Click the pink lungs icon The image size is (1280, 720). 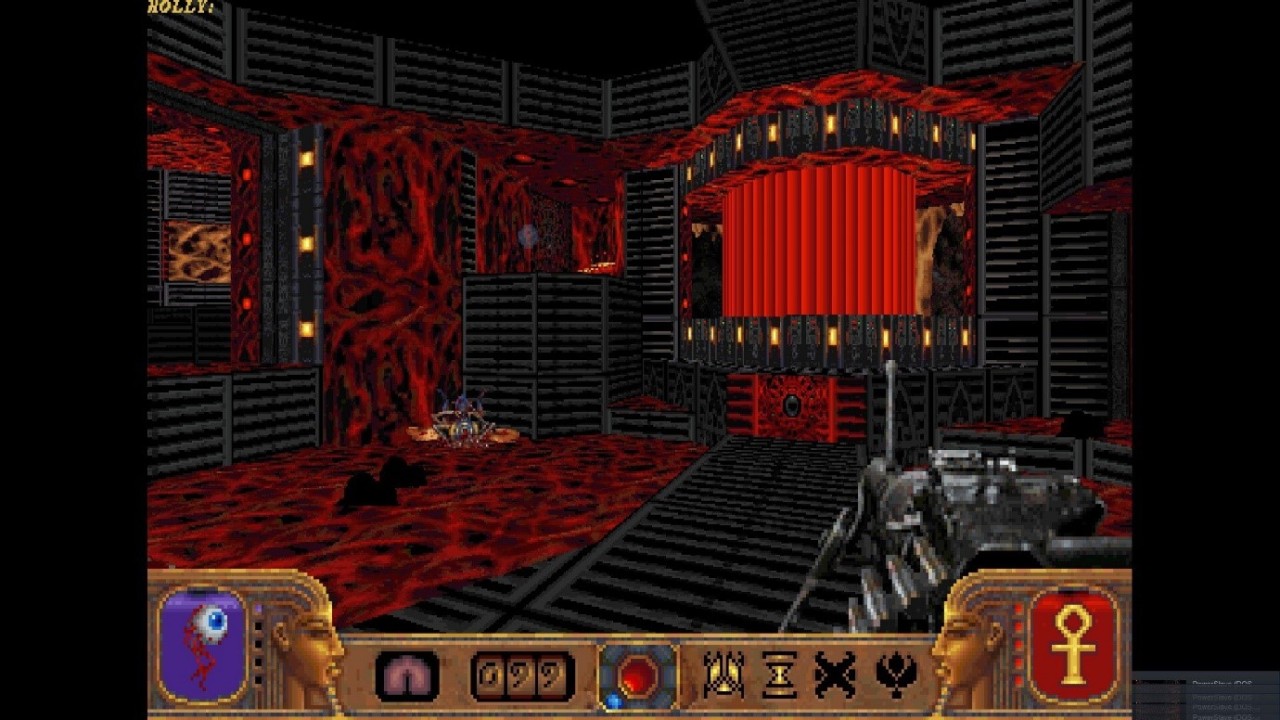point(407,677)
